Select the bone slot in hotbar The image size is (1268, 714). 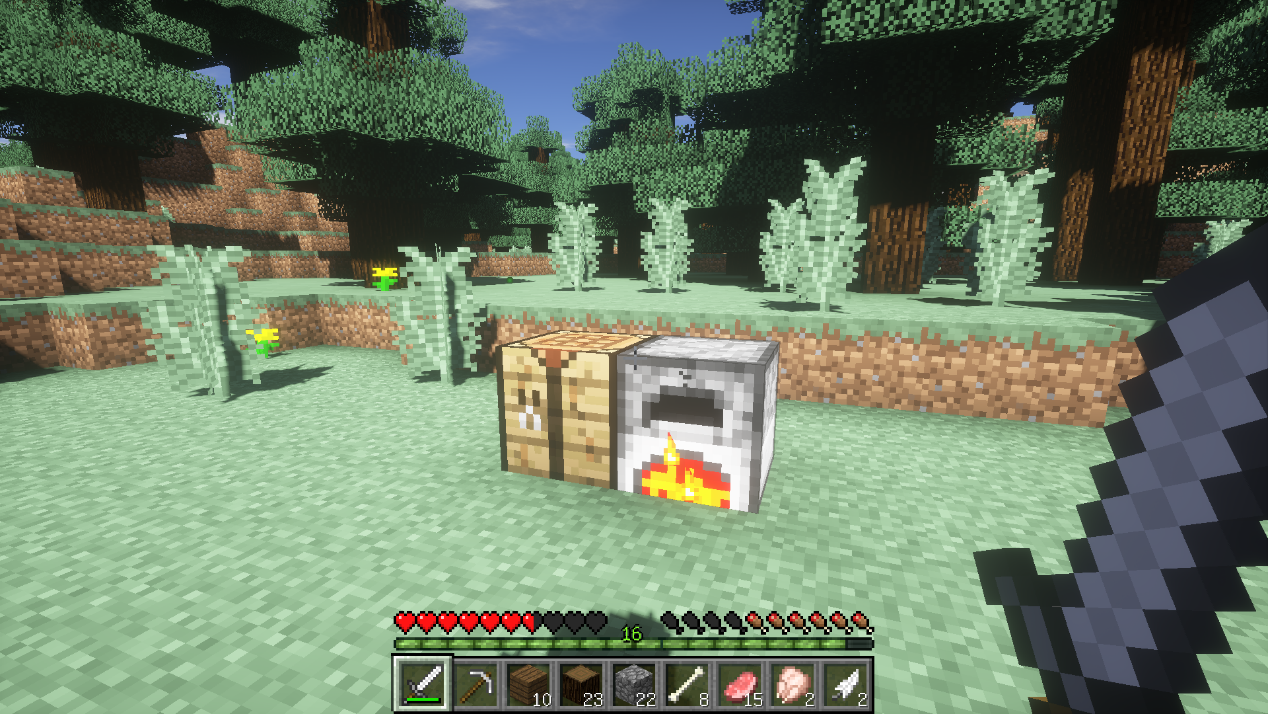point(686,684)
